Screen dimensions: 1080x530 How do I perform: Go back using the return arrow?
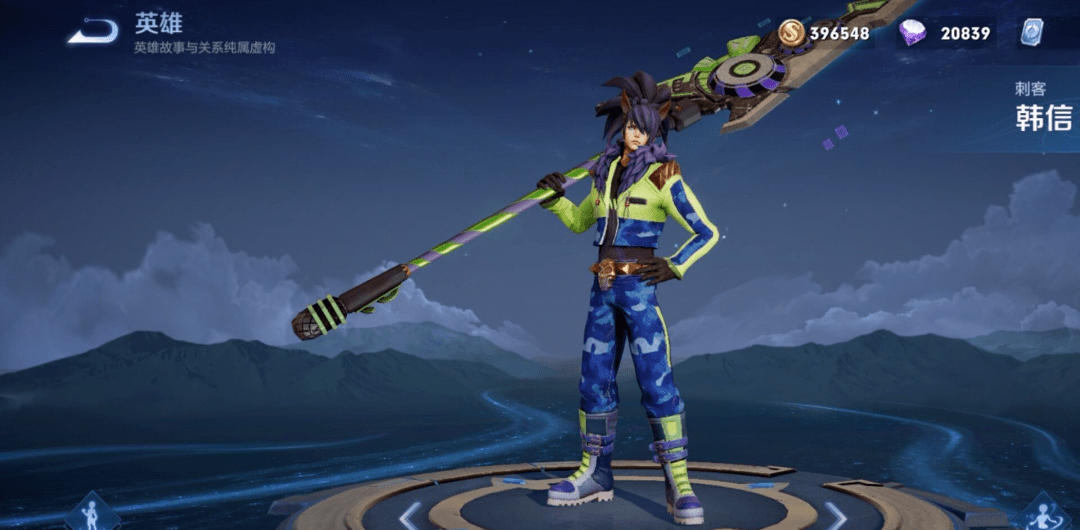pos(92,32)
